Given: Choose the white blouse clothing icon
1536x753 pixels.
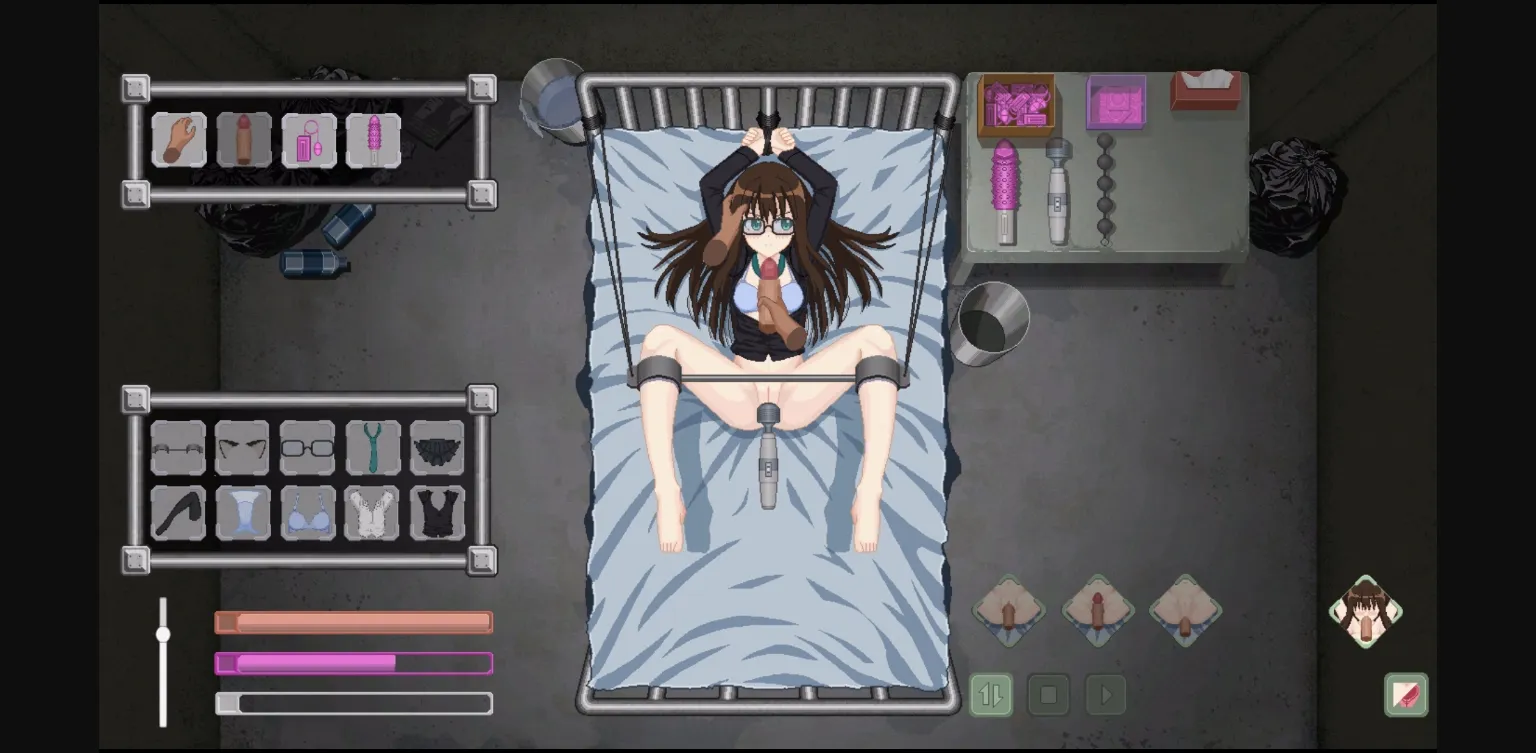Looking at the screenshot, I should click(x=373, y=511).
